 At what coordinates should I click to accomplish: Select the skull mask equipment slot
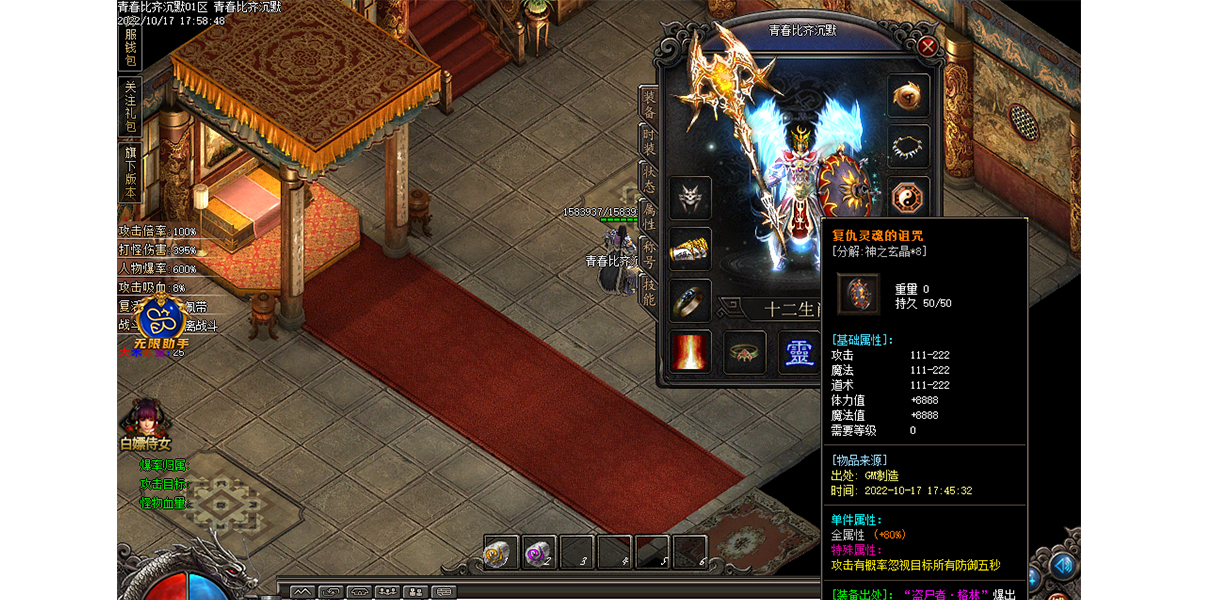(690, 198)
